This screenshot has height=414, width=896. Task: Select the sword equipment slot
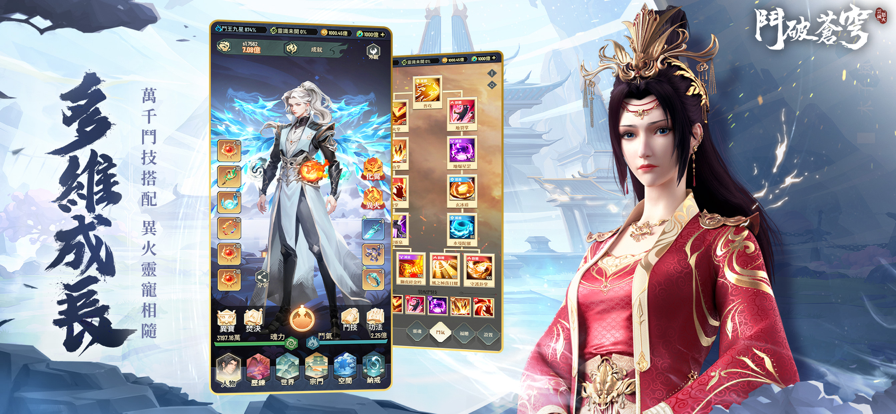pos(373,230)
